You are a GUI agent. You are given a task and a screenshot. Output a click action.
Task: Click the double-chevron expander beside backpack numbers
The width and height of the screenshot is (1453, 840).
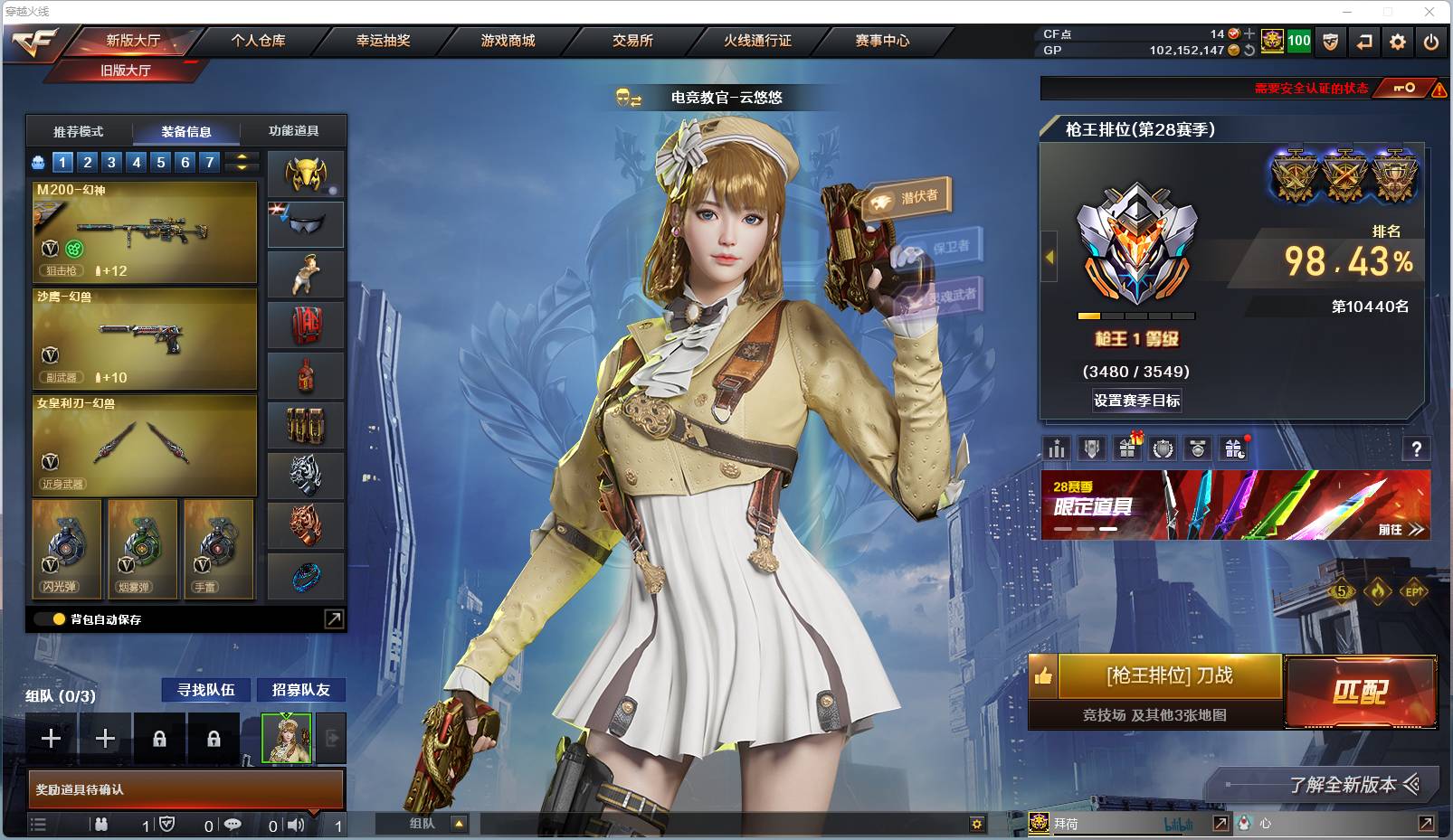[240, 162]
